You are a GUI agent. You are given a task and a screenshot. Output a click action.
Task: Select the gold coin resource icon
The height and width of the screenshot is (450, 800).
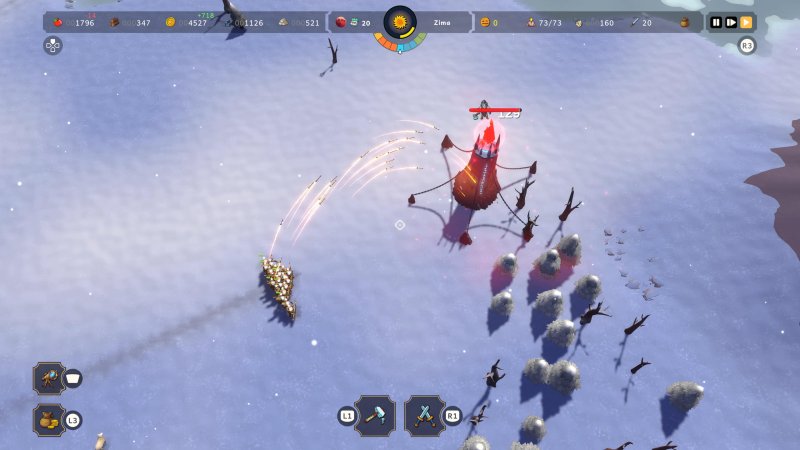point(170,22)
